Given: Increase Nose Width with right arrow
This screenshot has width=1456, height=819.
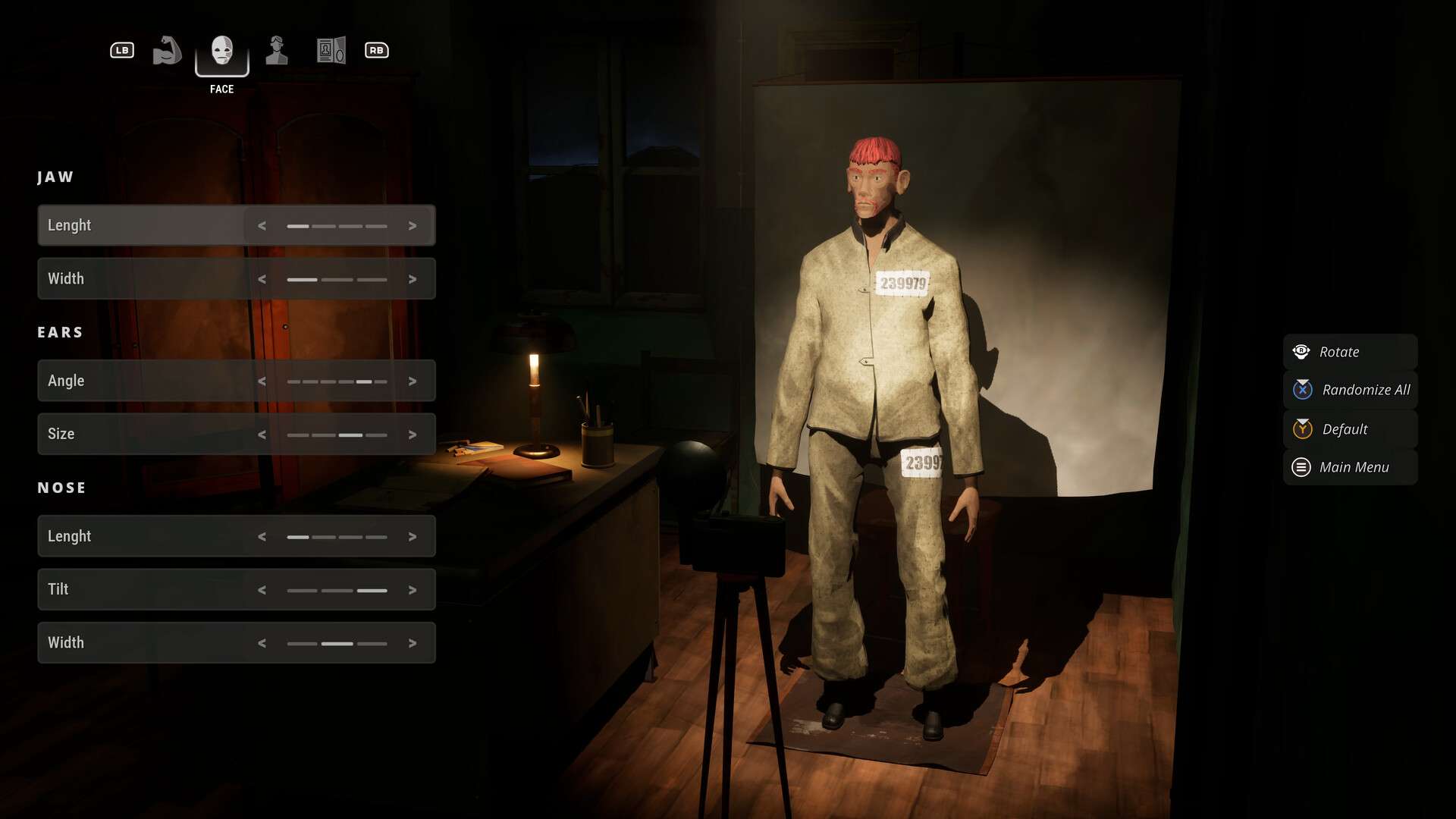Looking at the screenshot, I should (413, 643).
